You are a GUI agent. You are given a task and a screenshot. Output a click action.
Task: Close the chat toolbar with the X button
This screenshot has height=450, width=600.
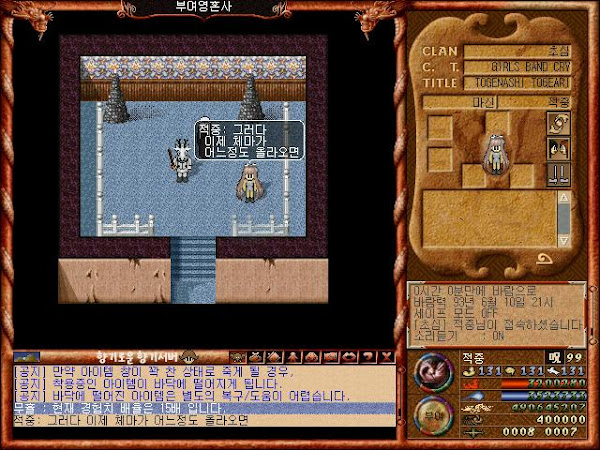click(x=387, y=356)
